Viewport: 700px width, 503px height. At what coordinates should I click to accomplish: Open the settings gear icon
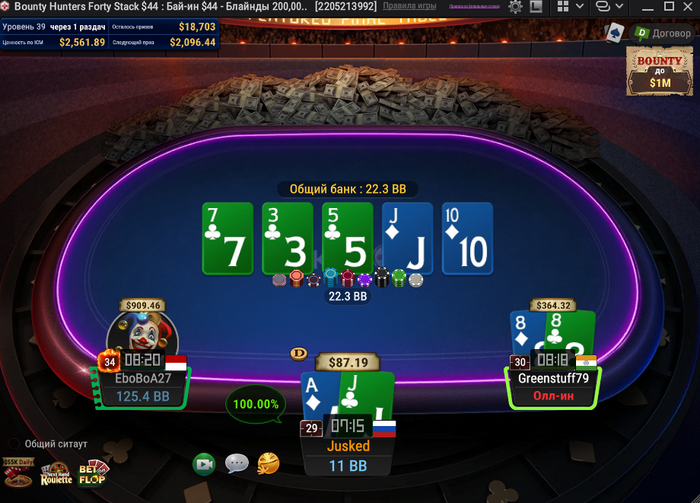(516, 7)
